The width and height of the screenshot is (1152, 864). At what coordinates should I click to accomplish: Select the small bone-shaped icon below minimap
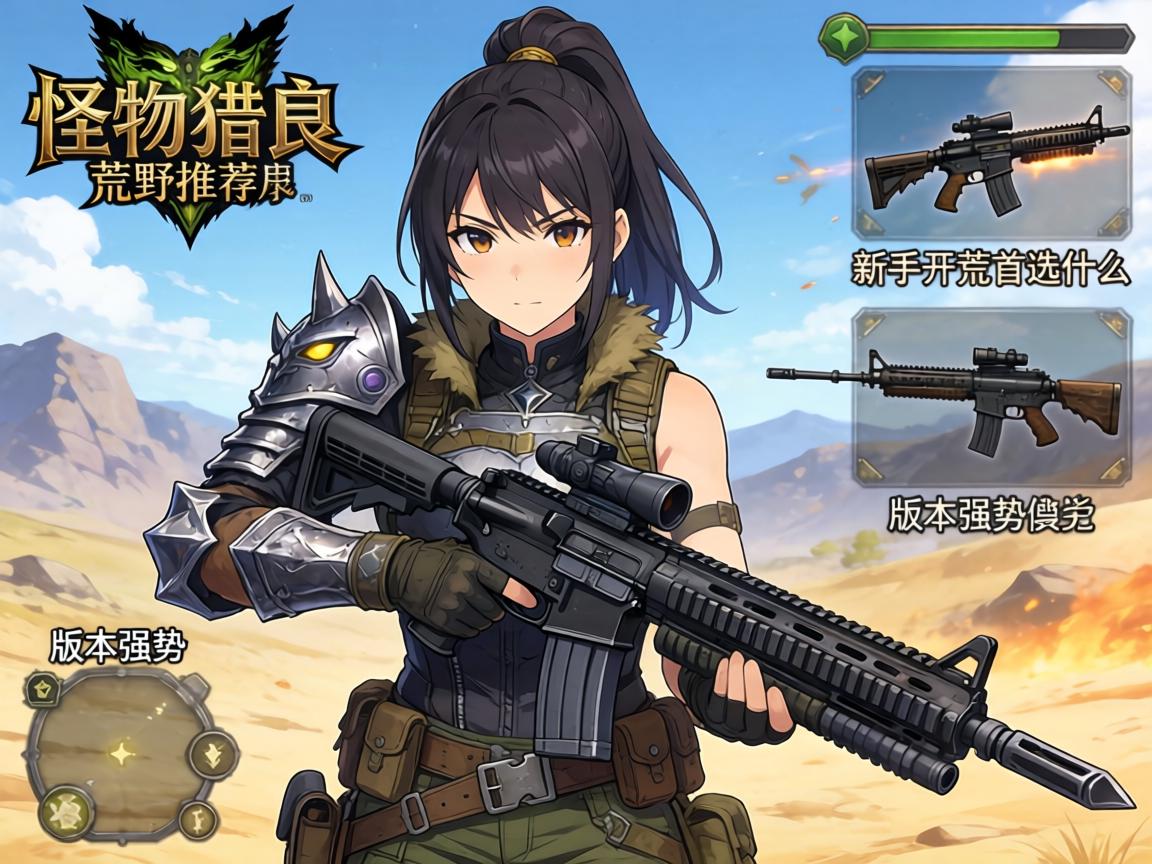tap(198, 820)
